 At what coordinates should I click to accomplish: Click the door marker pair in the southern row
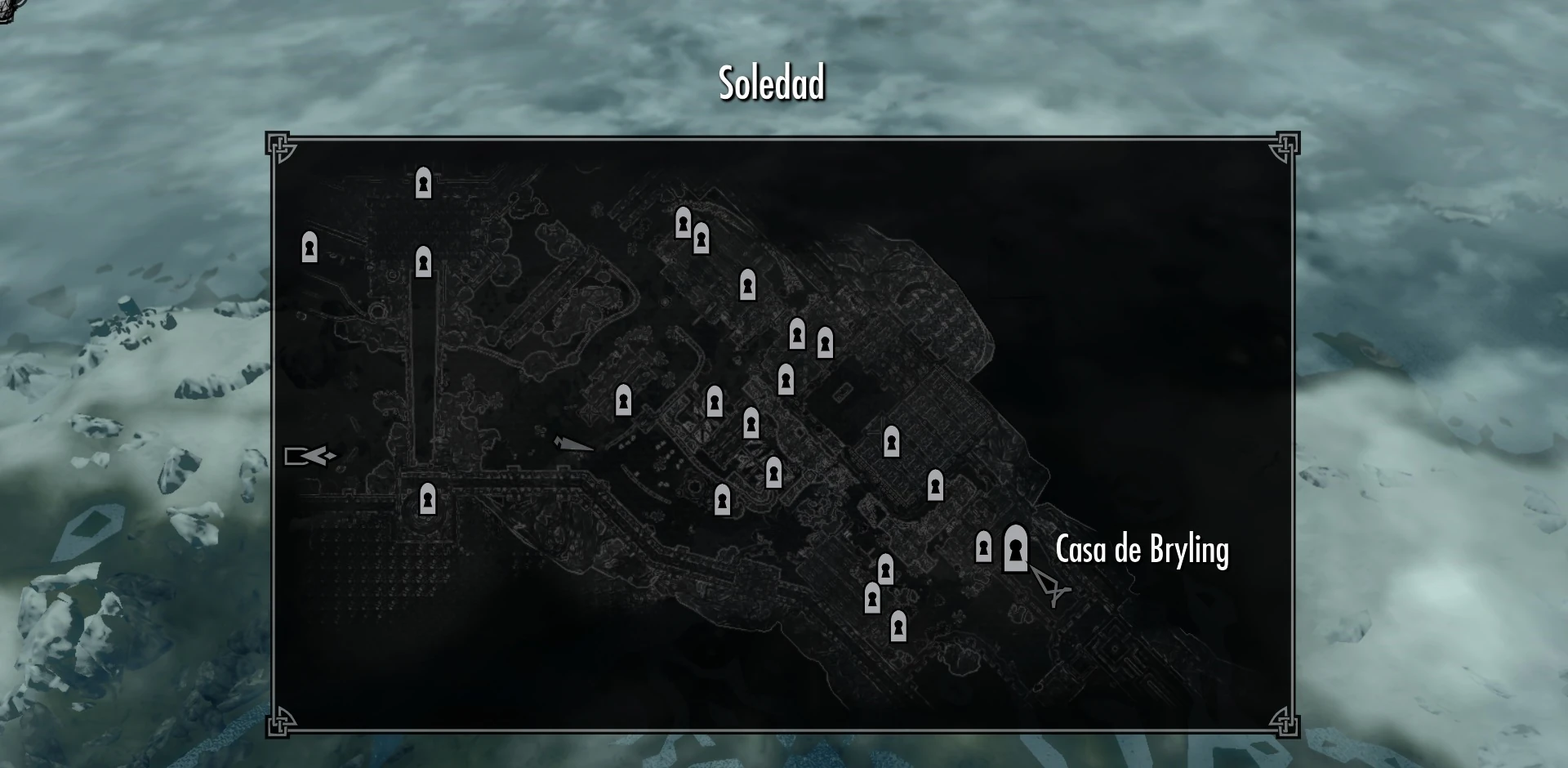point(880,584)
